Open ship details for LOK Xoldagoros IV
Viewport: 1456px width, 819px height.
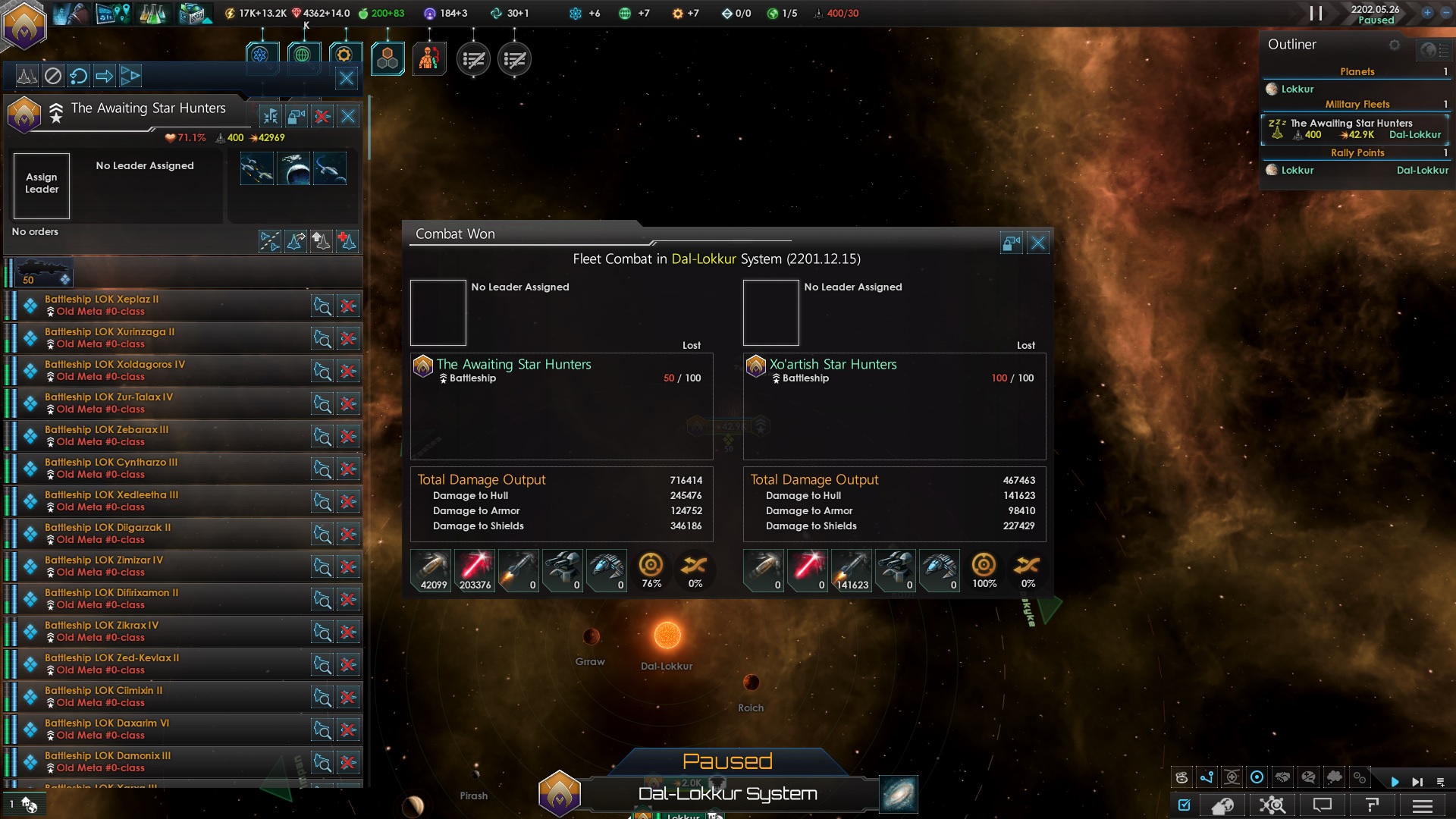(322, 371)
